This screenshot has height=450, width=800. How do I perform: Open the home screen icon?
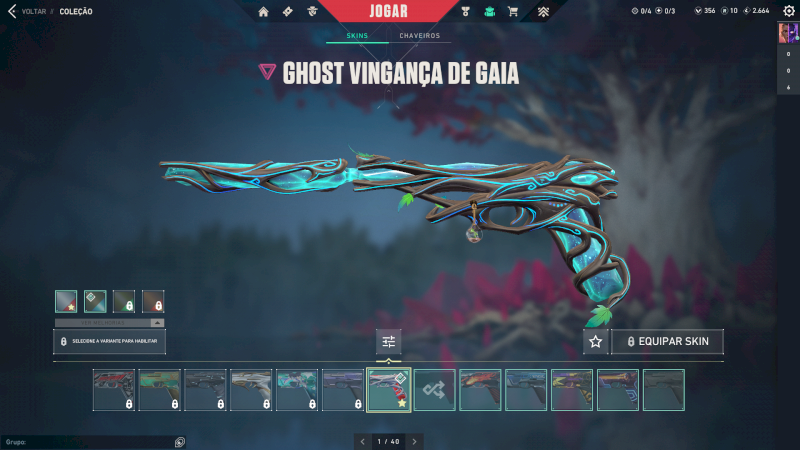point(263,12)
